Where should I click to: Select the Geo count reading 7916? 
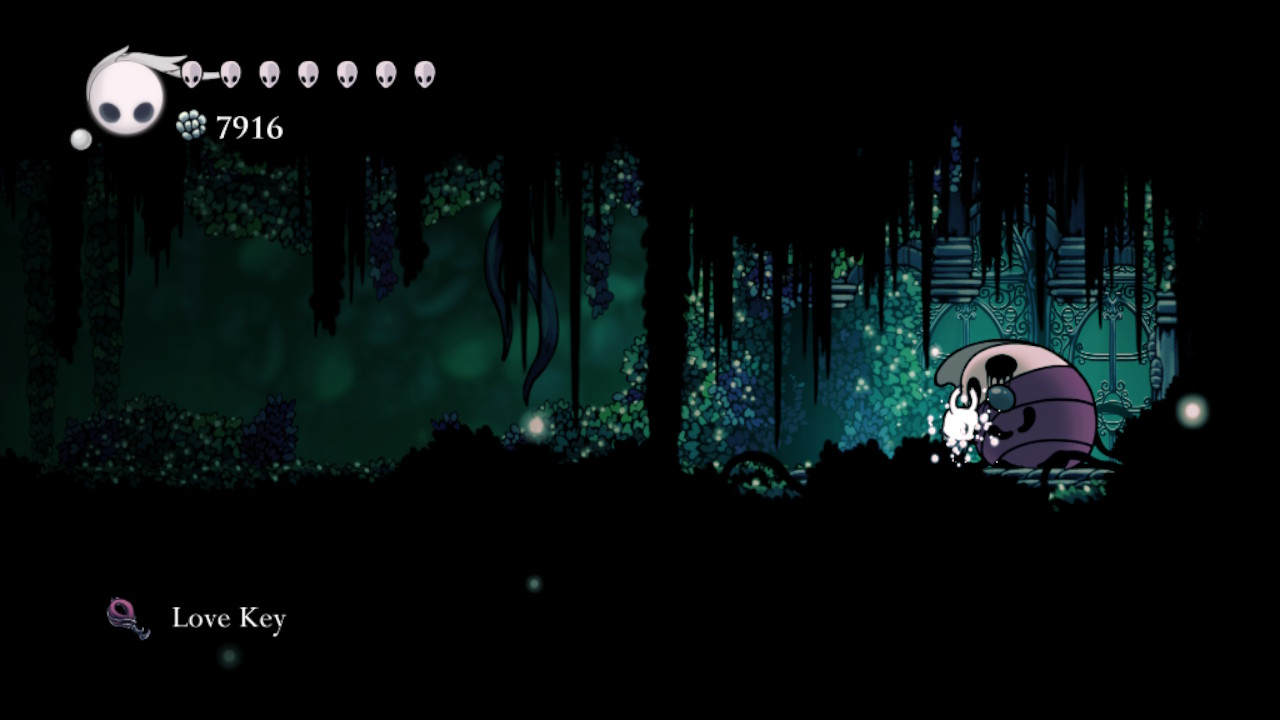(247, 128)
